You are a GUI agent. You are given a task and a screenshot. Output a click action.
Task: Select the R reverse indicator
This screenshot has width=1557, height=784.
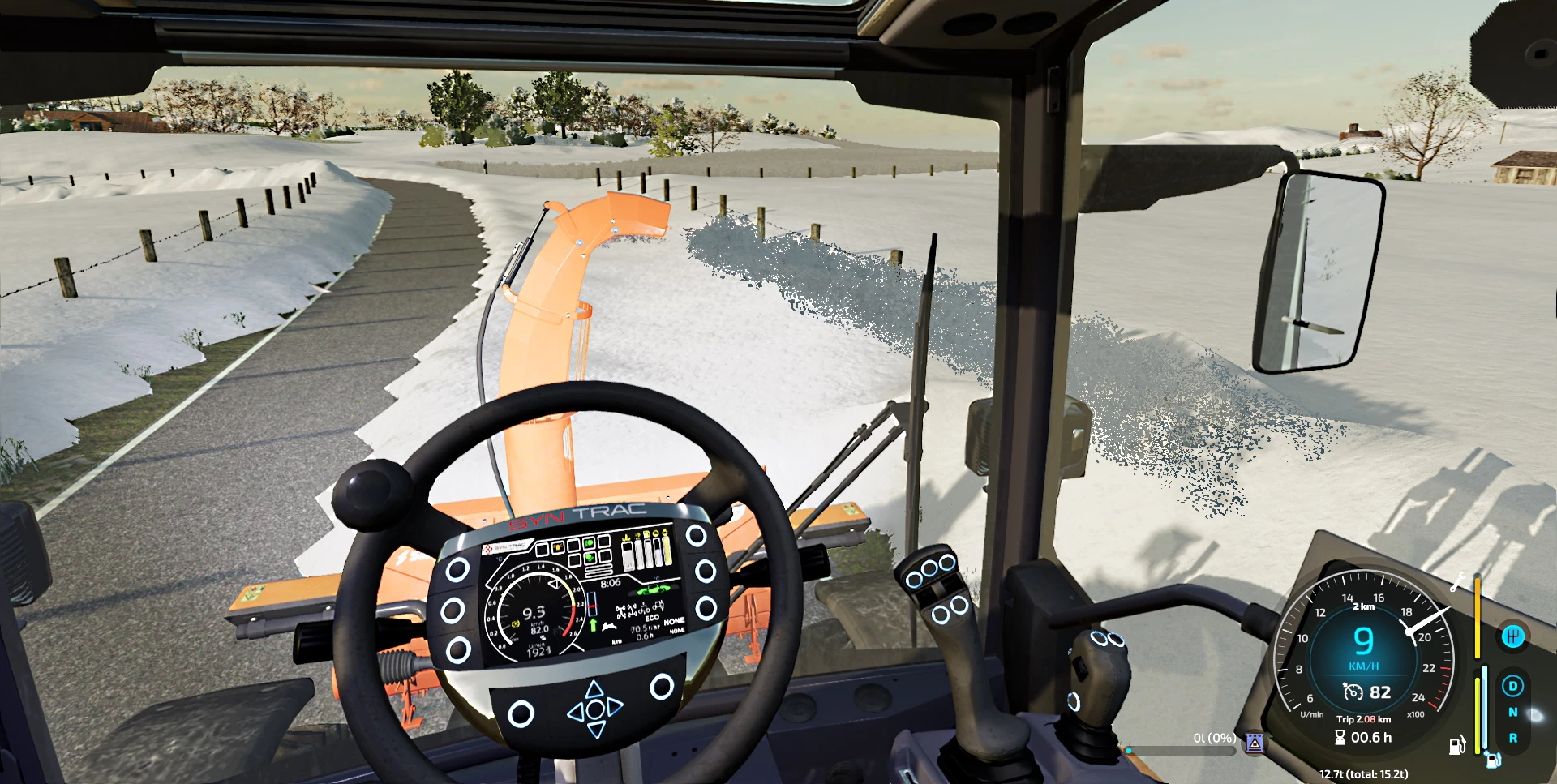point(1512,738)
